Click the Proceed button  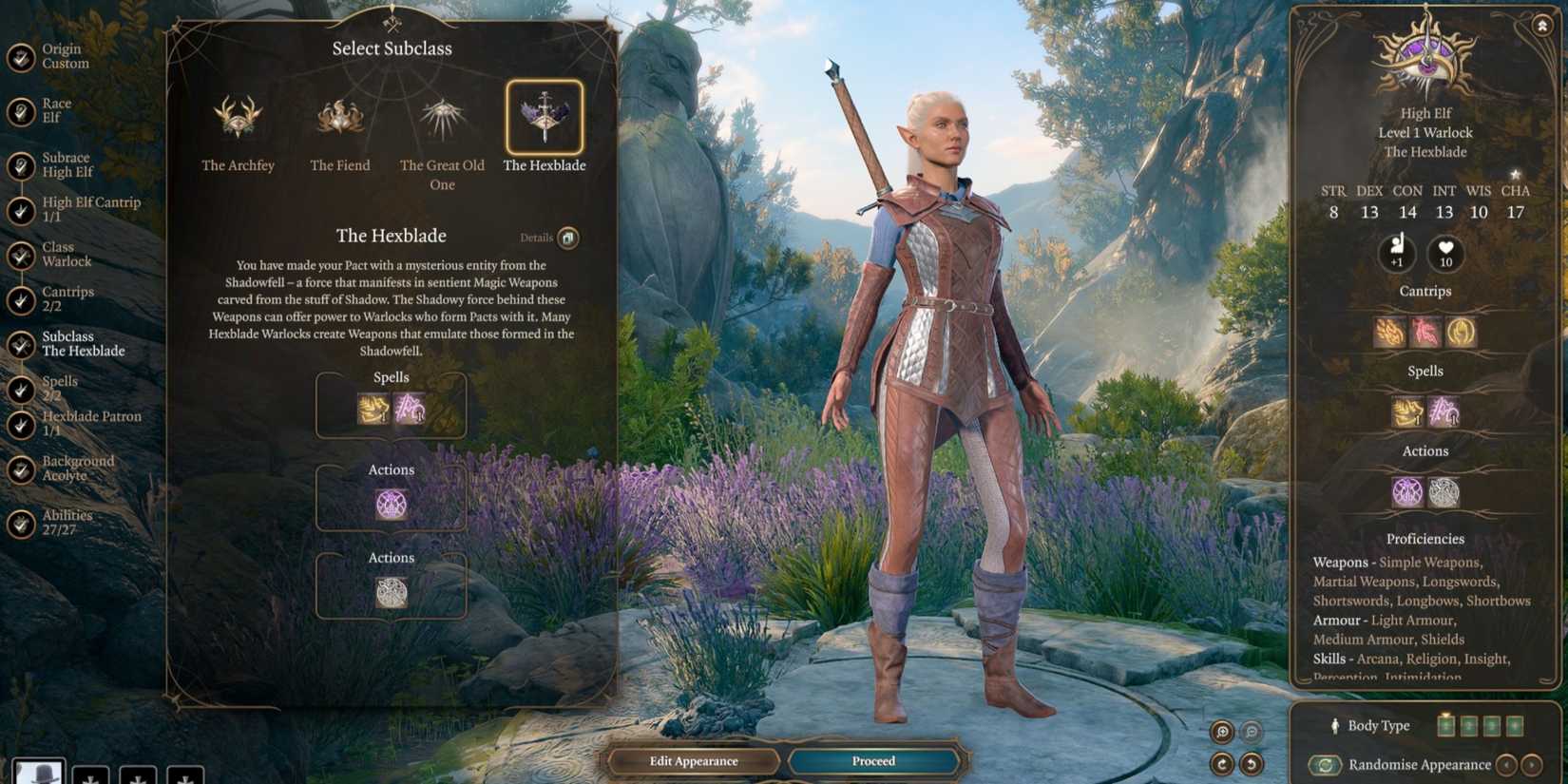coord(872,760)
